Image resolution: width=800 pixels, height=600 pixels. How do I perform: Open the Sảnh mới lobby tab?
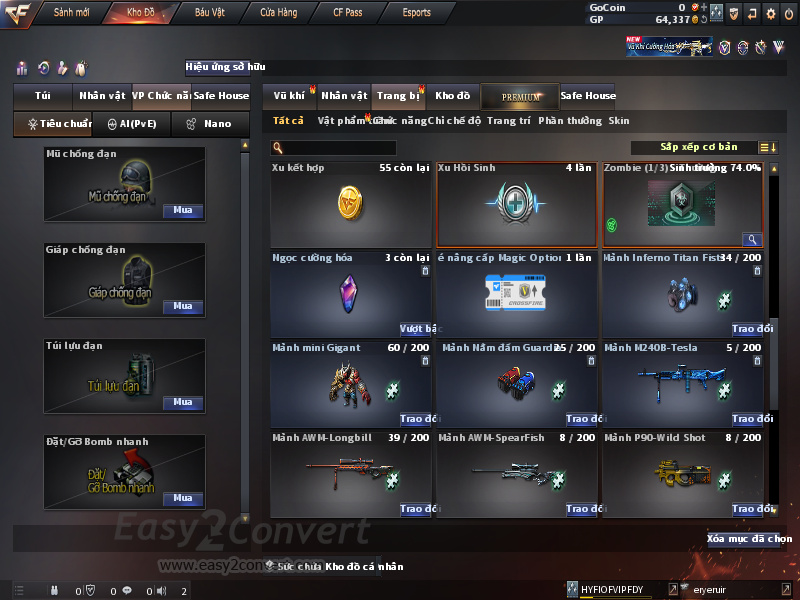click(x=71, y=13)
